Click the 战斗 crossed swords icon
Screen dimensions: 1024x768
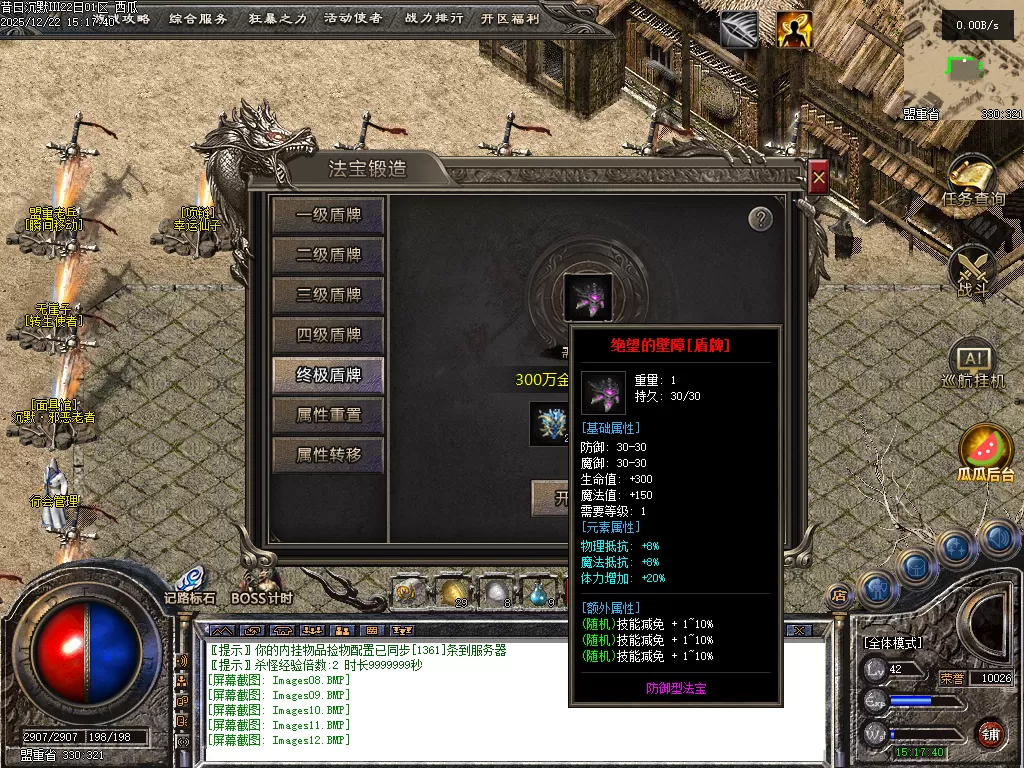point(972,270)
